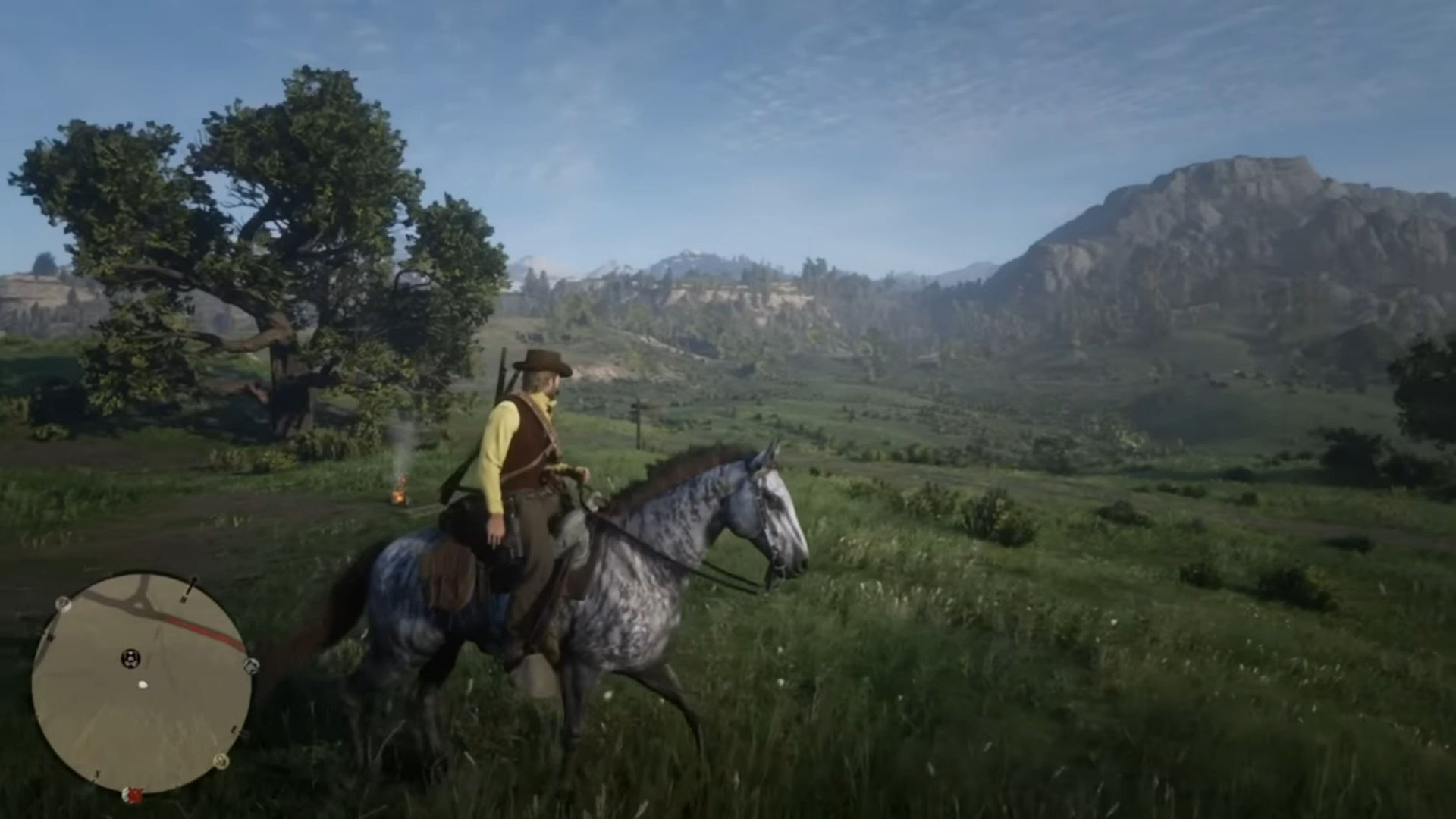1456x819 pixels.
Task: Click the white shop icon on minimap's right edge
Action: coord(249,666)
